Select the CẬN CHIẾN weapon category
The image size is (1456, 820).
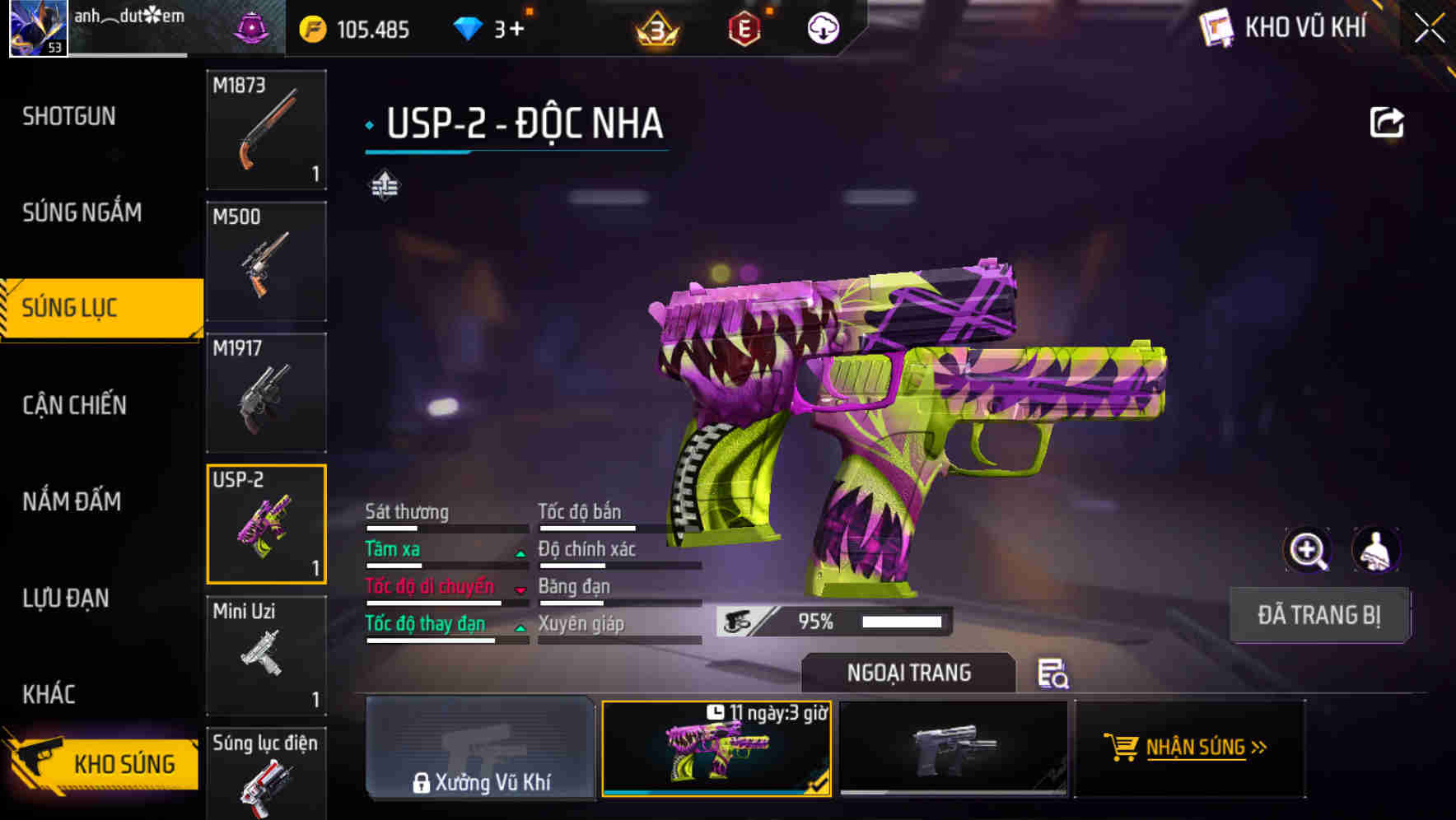tap(71, 406)
